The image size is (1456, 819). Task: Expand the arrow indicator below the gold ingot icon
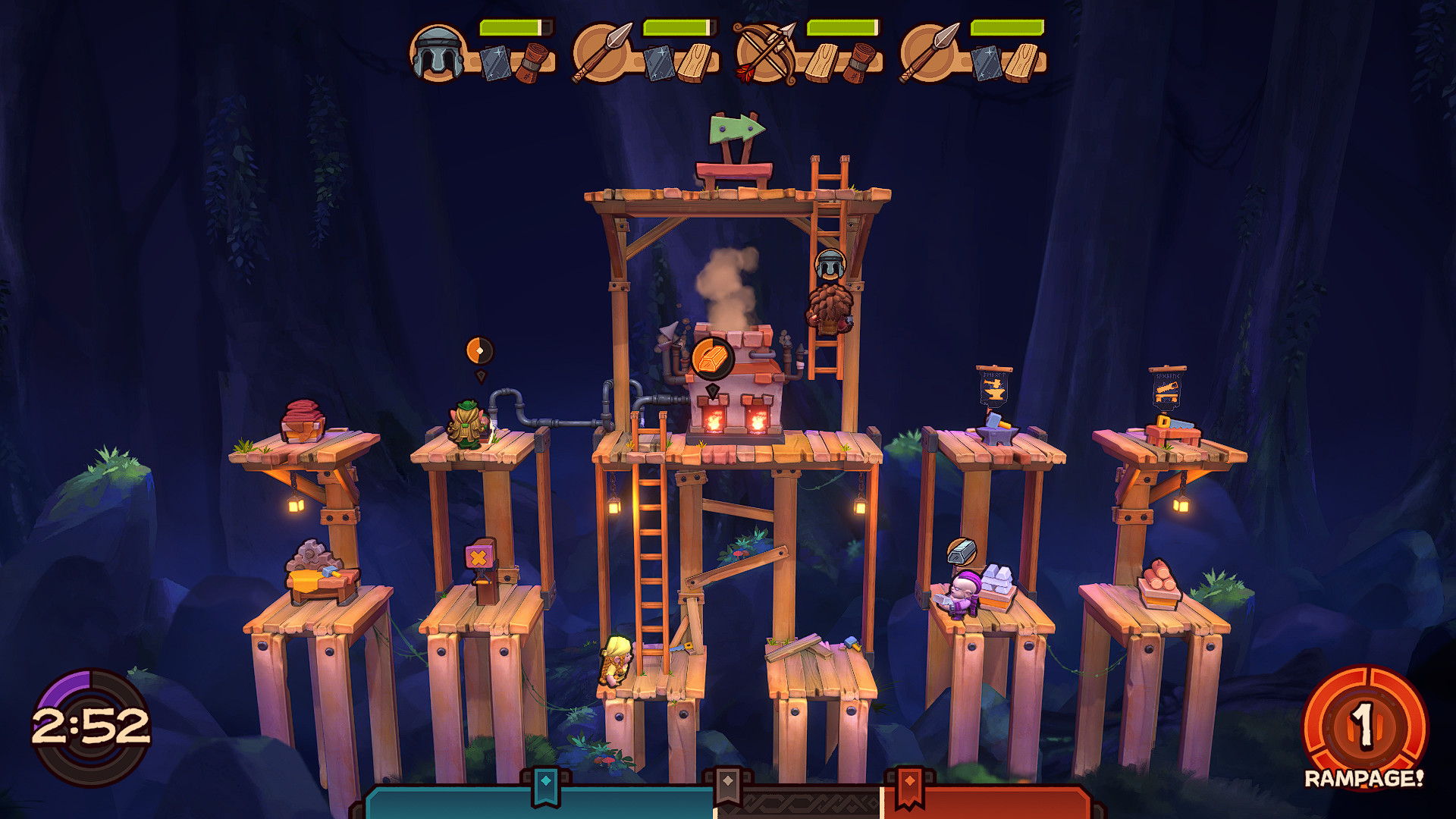(x=711, y=391)
